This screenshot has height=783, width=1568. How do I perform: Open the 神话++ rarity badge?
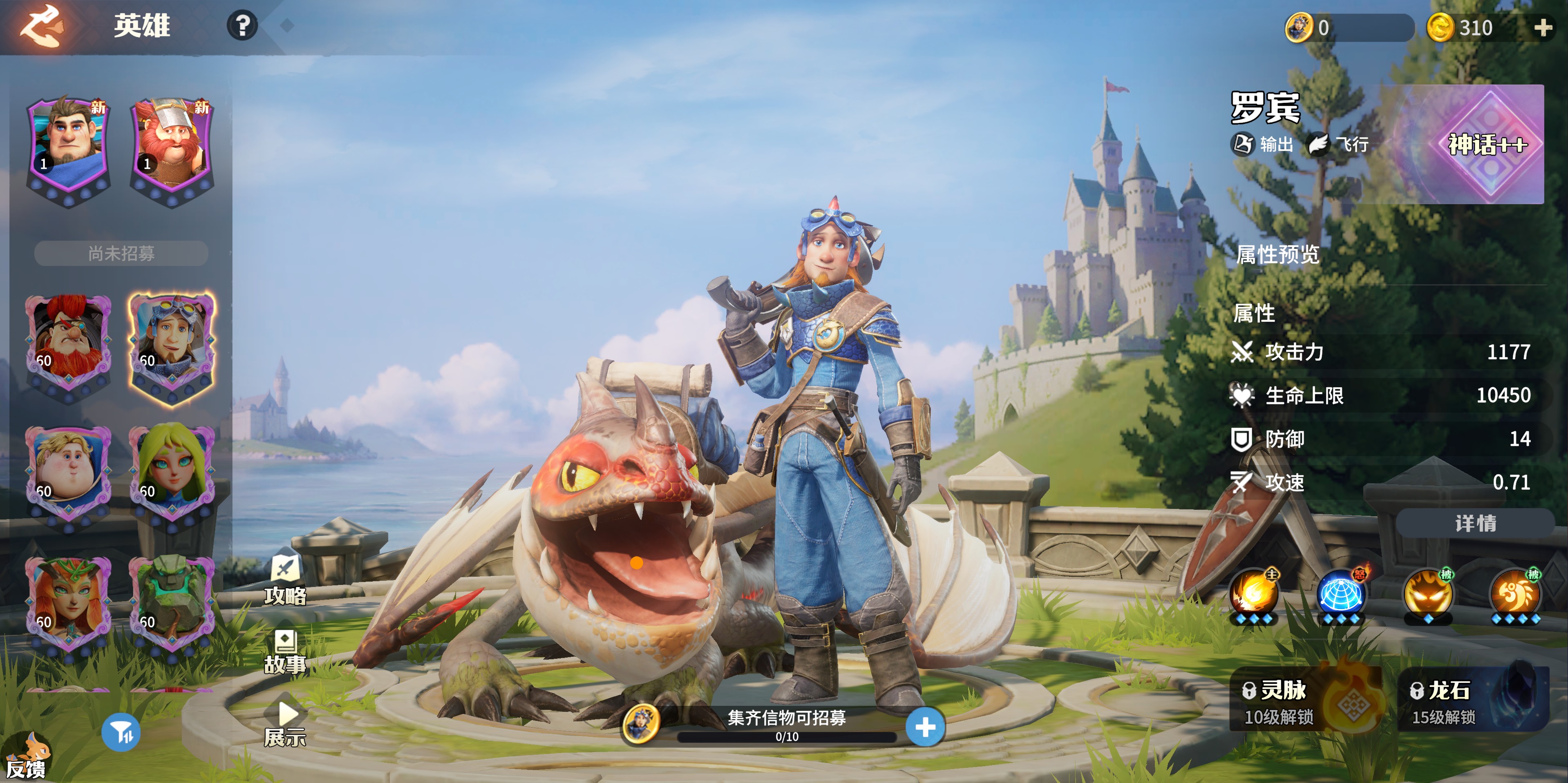pyautogui.click(x=1487, y=144)
